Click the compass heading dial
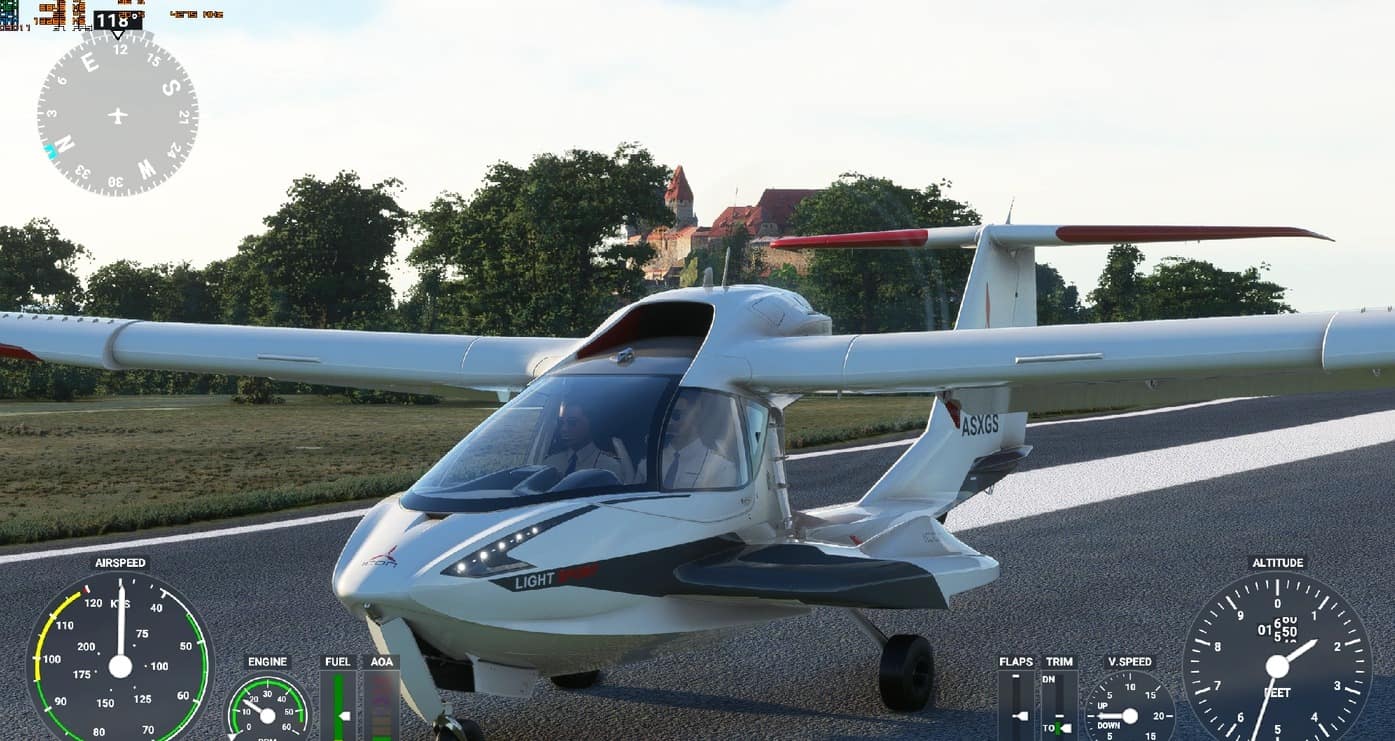1395x741 pixels. (x=117, y=115)
